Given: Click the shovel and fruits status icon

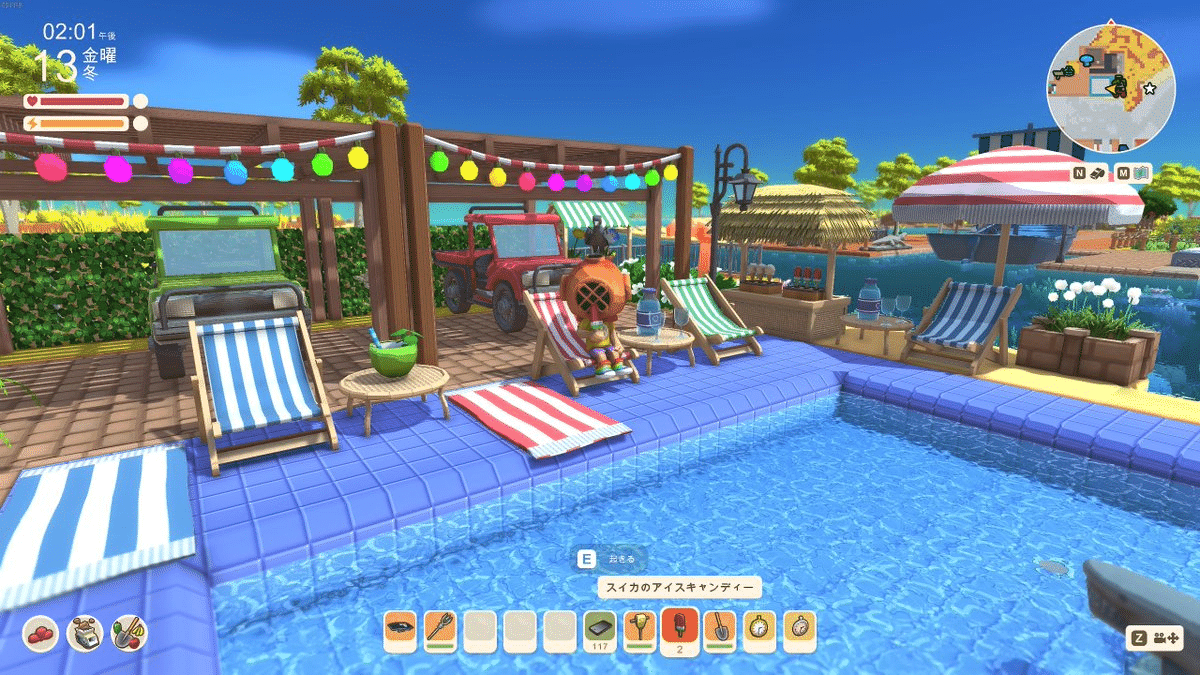Looking at the screenshot, I should tap(129, 633).
